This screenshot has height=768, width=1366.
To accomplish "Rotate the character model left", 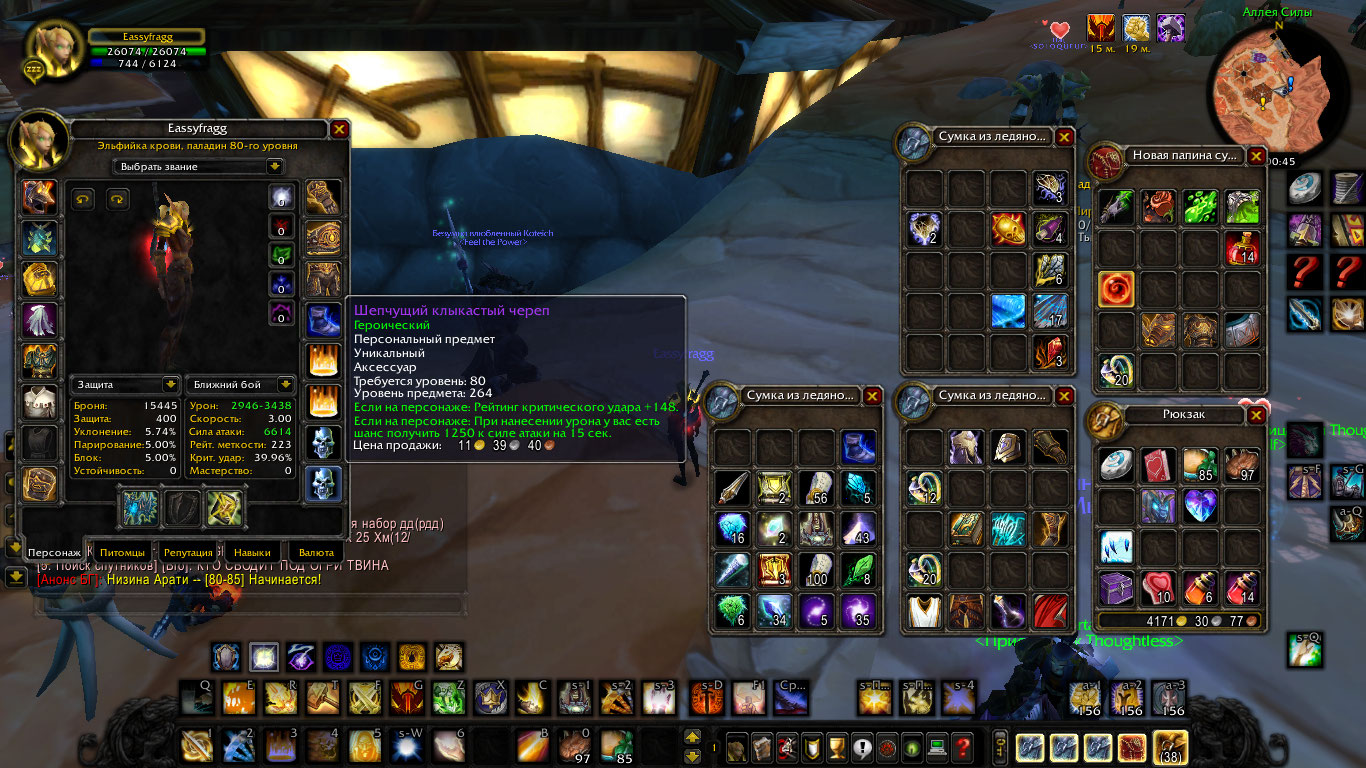I will click(84, 199).
